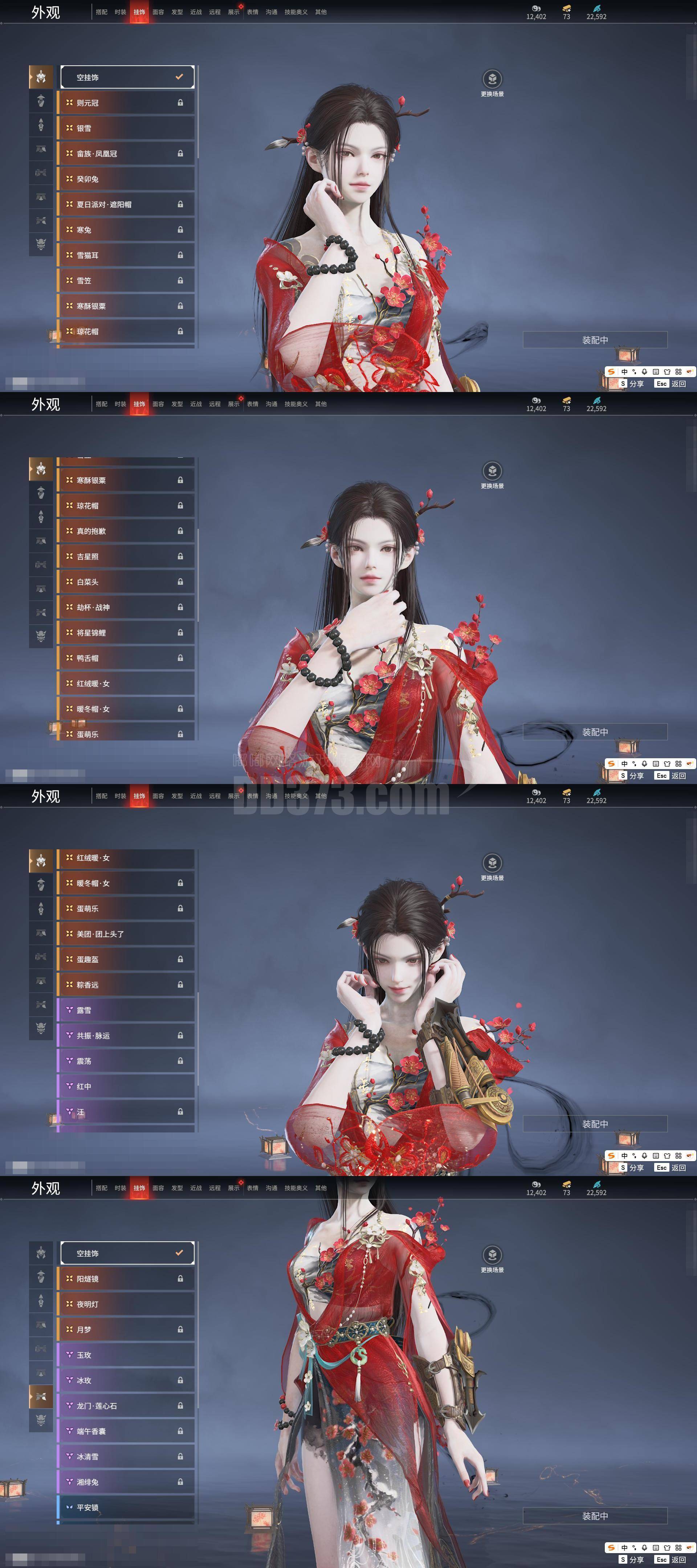Image resolution: width=697 pixels, height=1568 pixels.
Task: Toggle 中 Chinese input mode in input bar
Action: pos(624,372)
